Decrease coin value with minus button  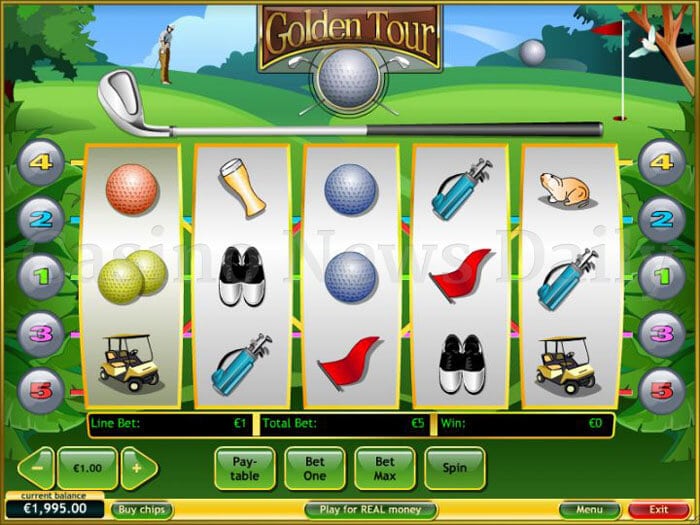coord(36,468)
